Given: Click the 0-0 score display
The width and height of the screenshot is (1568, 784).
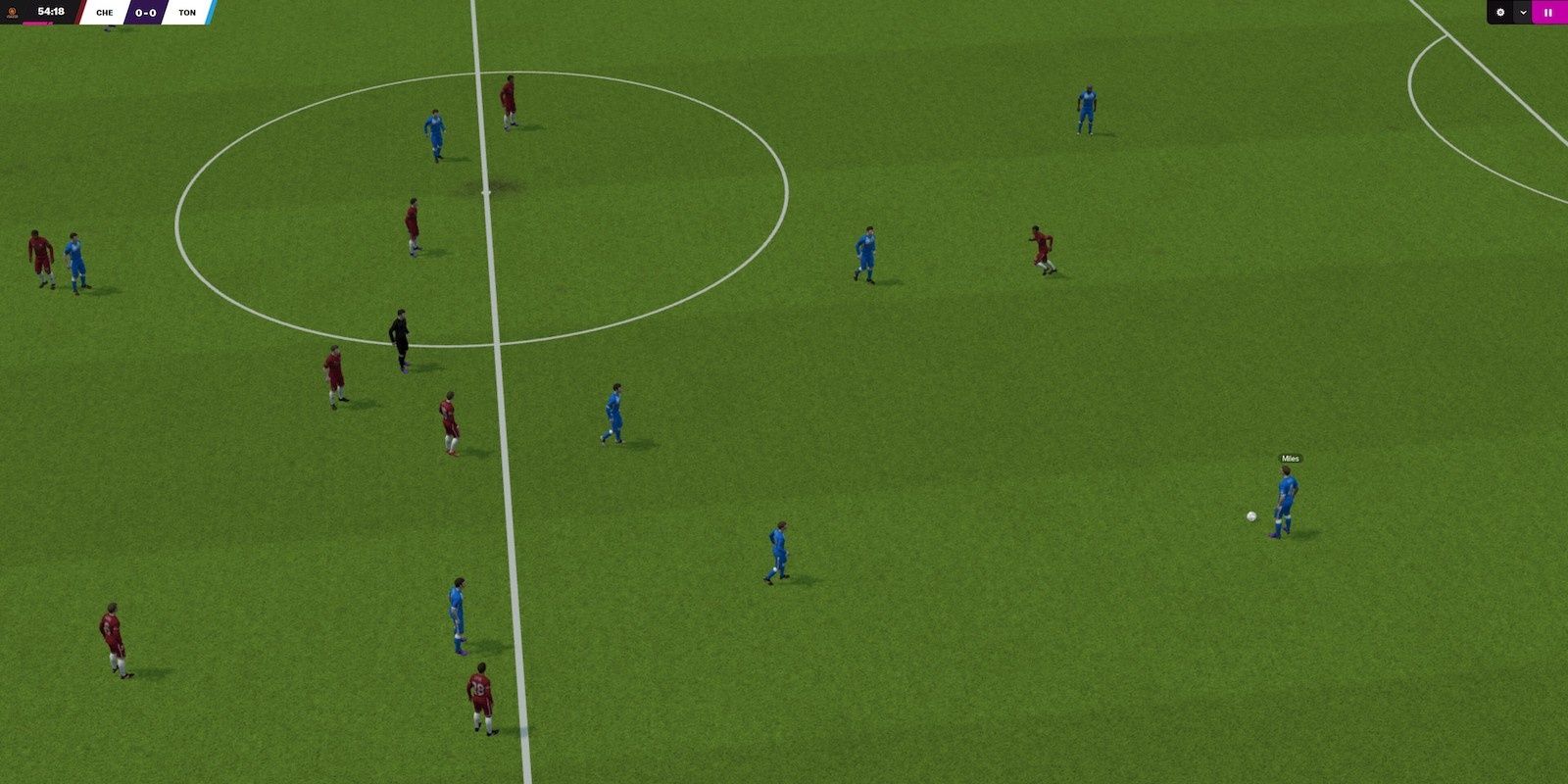Looking at the screenshot, I should point(147,13).
